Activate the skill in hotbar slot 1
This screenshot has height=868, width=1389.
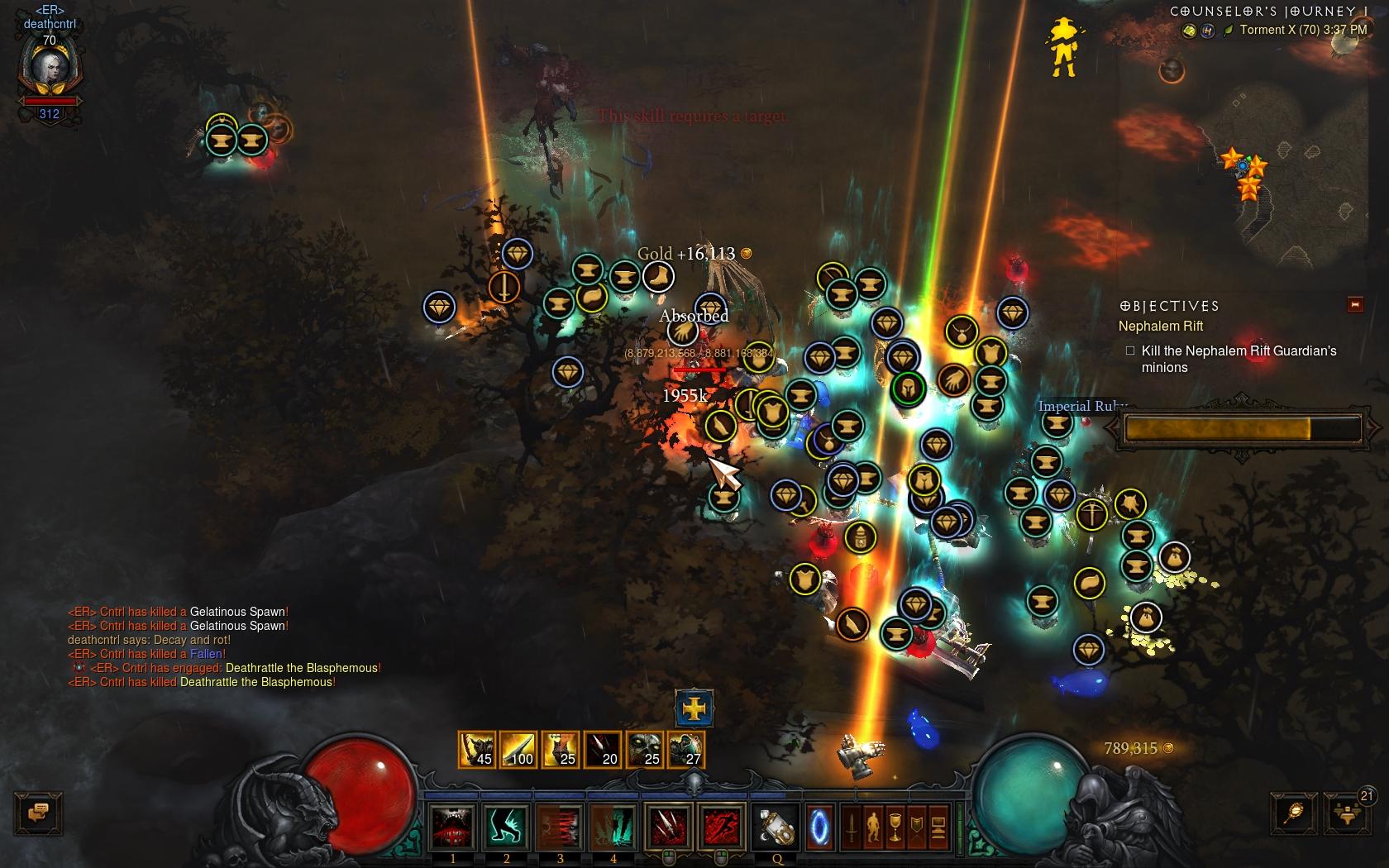[x=452, y=827]
